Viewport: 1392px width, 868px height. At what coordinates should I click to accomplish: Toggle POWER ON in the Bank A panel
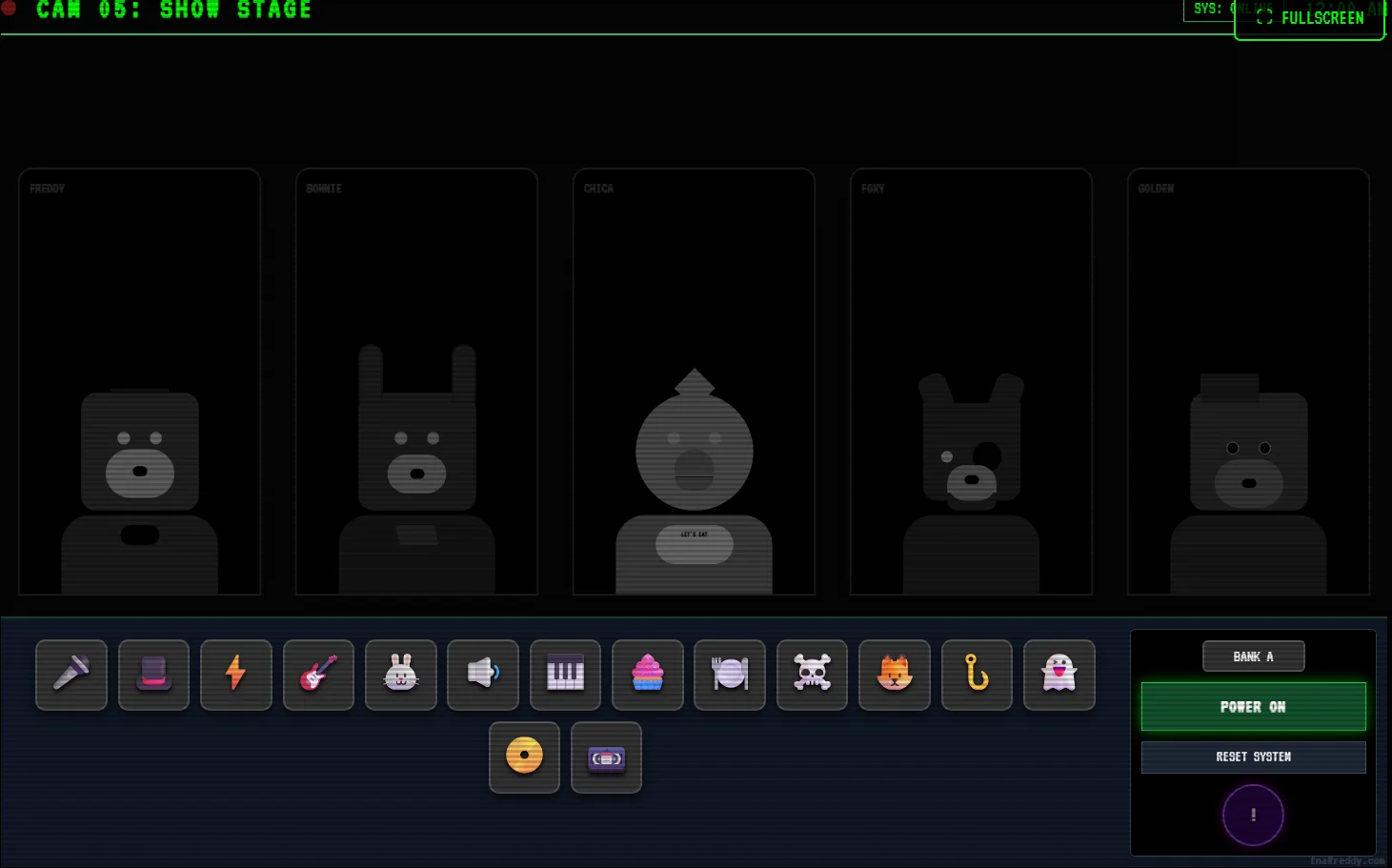[x=1253, y=706]
